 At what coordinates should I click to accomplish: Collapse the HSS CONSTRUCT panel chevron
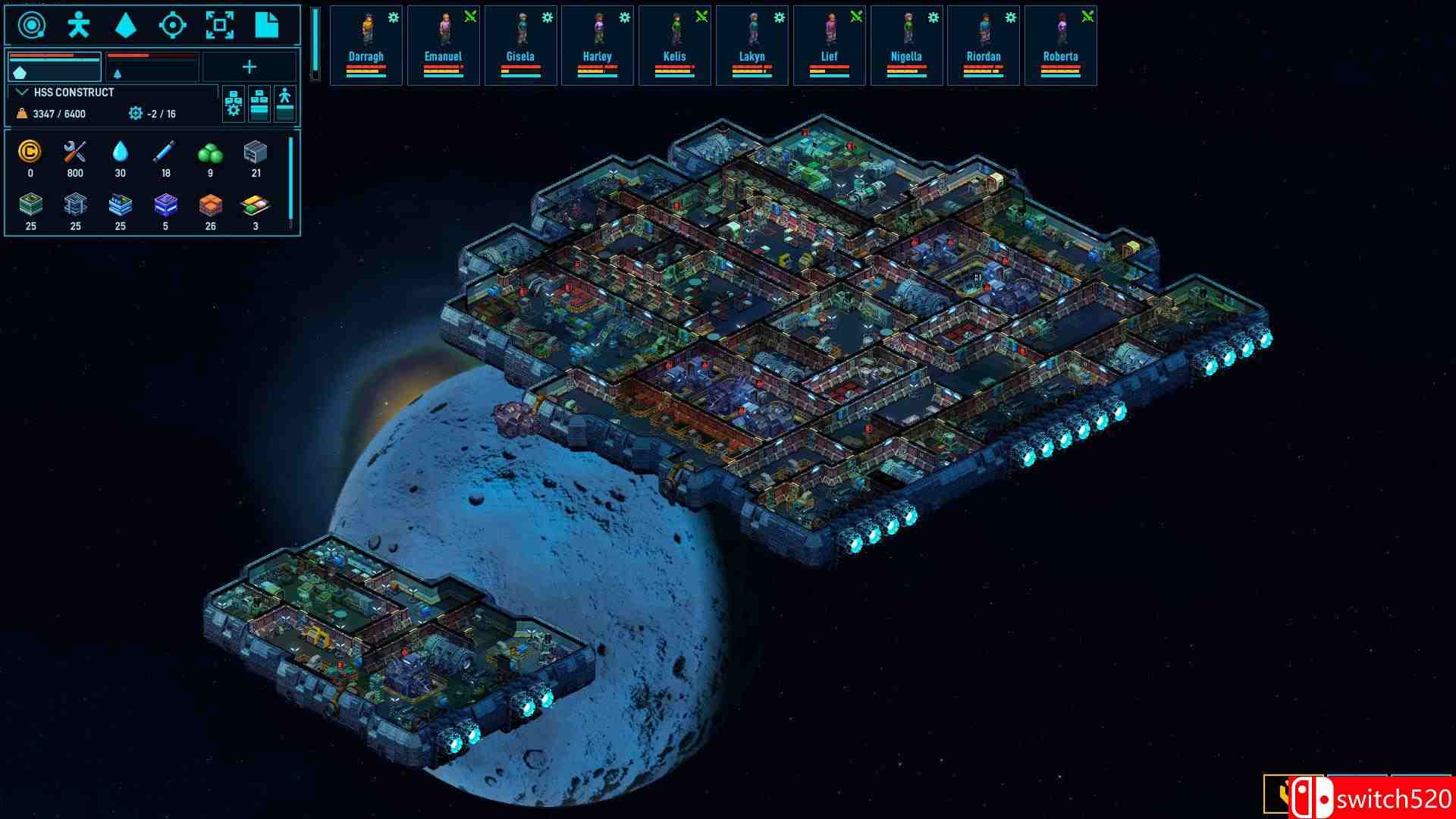(20, 92)
